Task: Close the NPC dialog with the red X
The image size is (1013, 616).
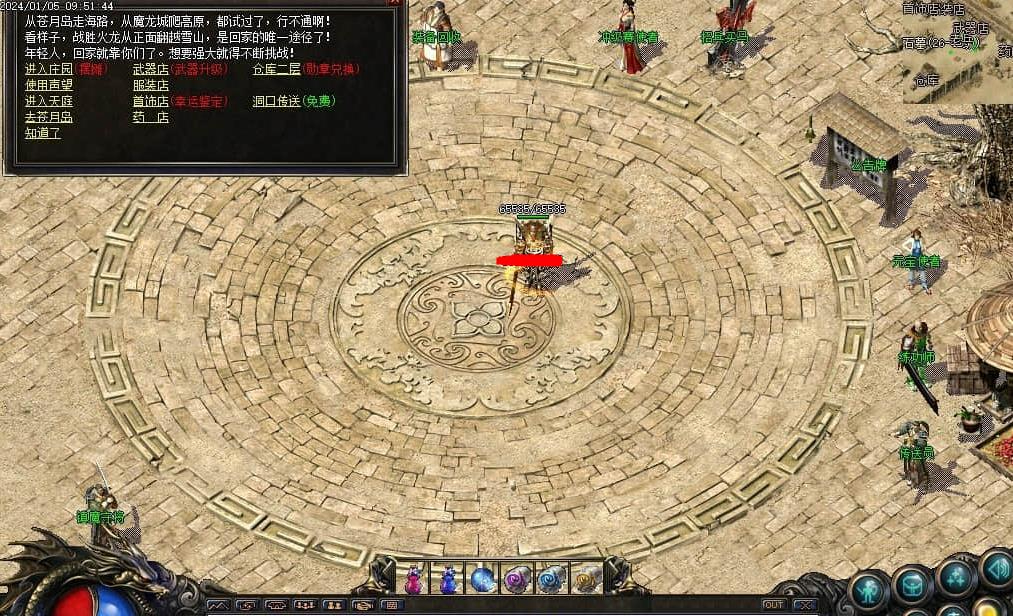Action: pos(395,3)
